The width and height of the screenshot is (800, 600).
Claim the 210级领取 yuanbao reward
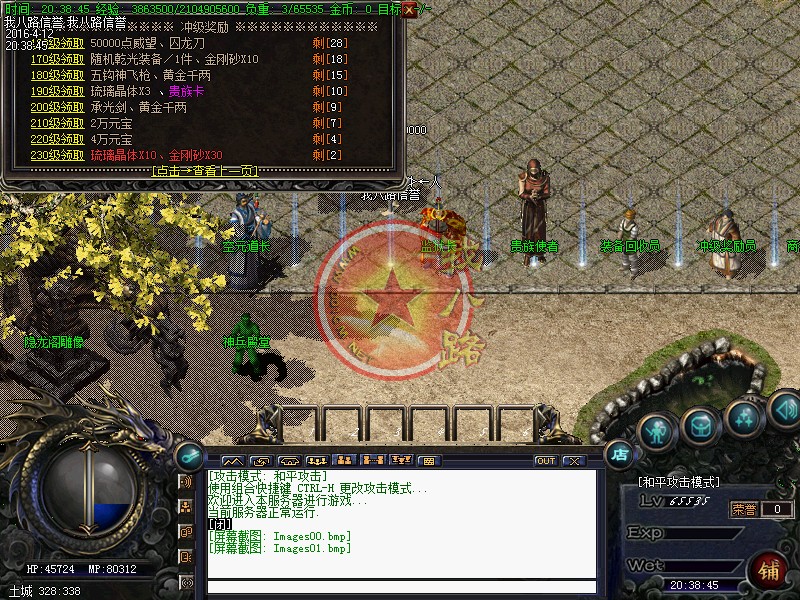[58, 124]
